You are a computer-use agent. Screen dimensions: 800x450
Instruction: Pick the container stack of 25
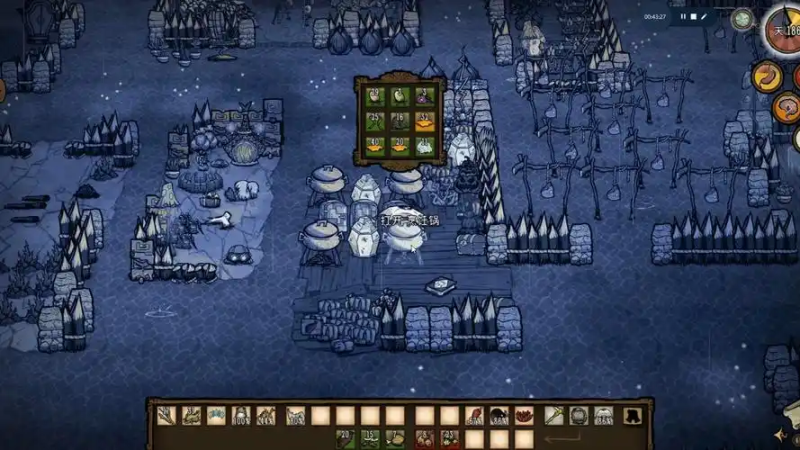click(x=374, y=122)
